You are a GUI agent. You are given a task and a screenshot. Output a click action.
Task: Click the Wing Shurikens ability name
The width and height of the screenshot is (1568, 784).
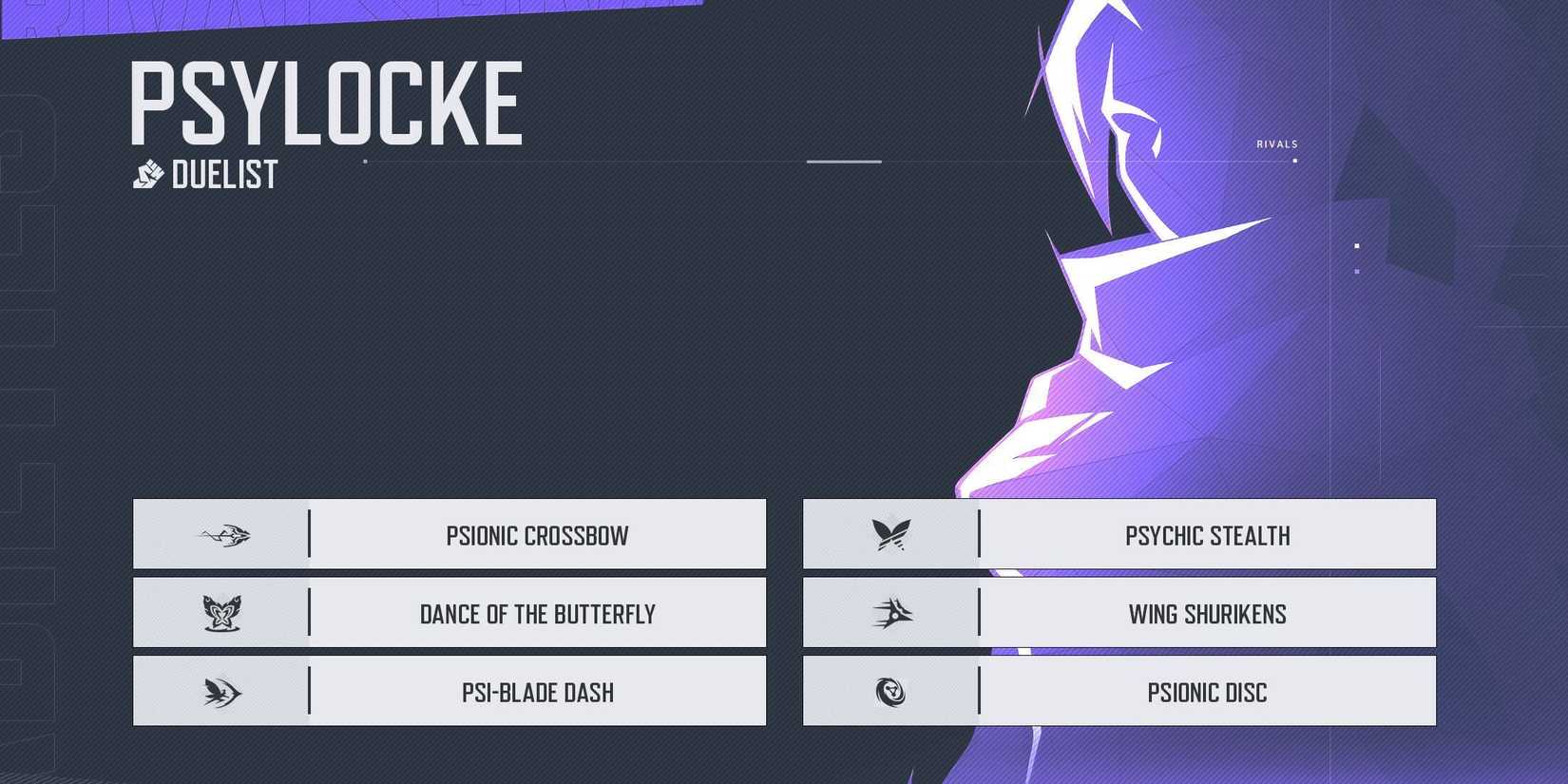pyautogui.click(x=1208, y=614)
